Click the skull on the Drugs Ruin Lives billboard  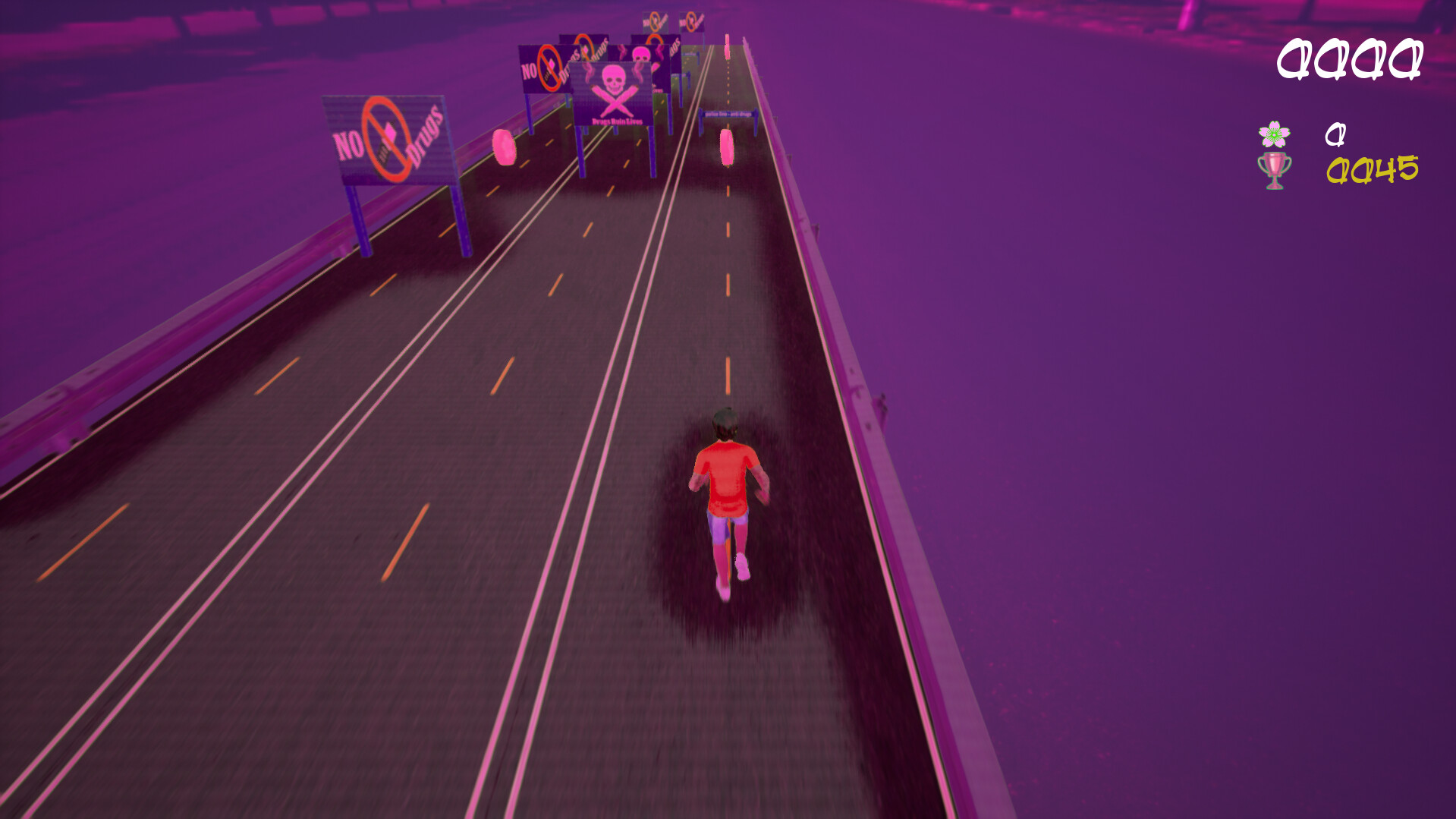pos(614,79)
